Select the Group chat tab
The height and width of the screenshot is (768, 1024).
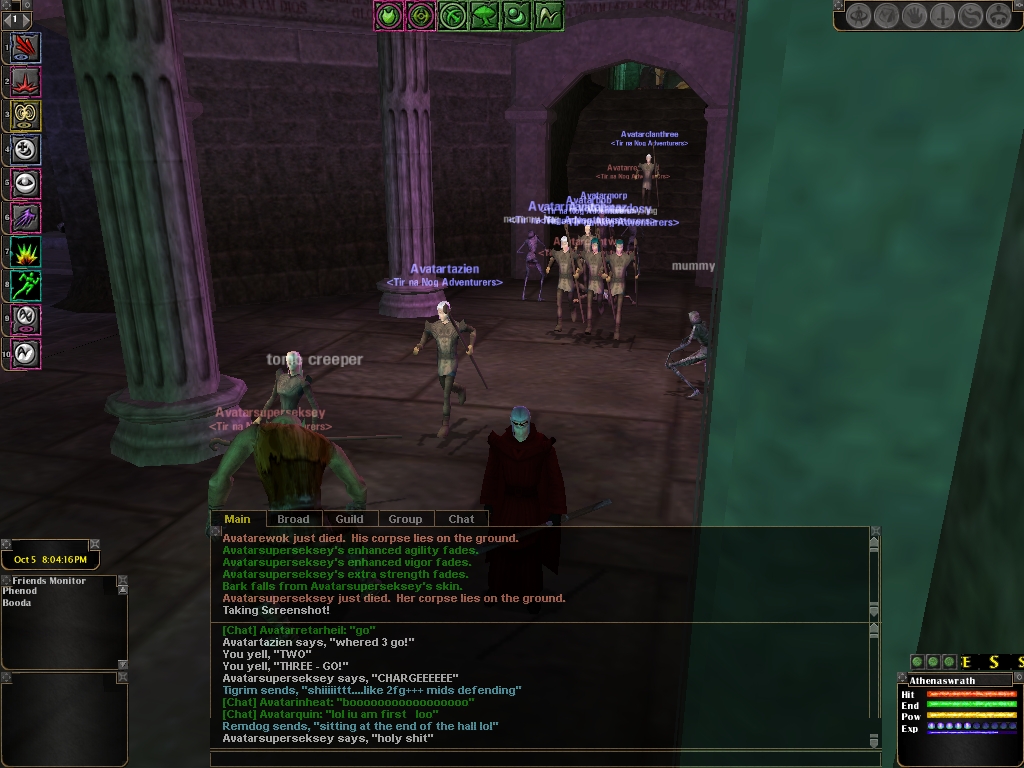(405, 519)
